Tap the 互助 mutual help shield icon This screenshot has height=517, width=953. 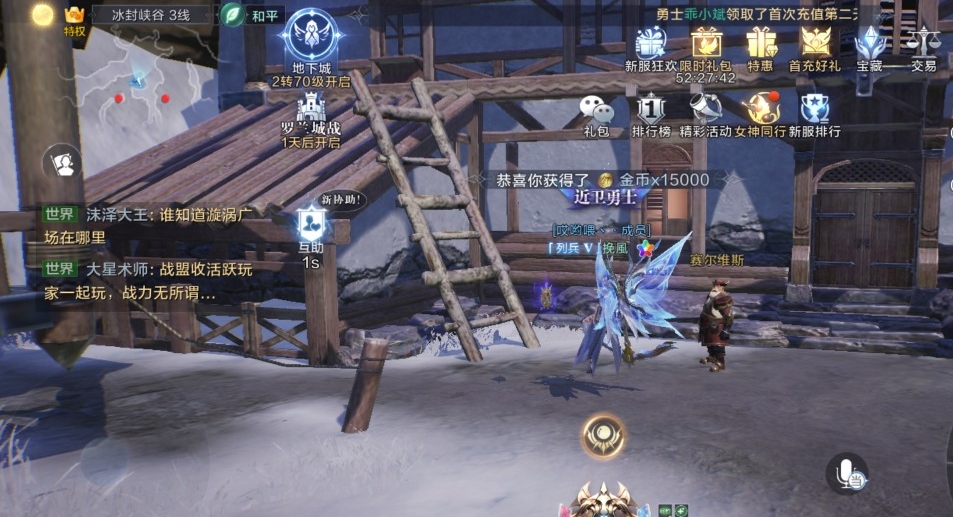pos(309,227)
